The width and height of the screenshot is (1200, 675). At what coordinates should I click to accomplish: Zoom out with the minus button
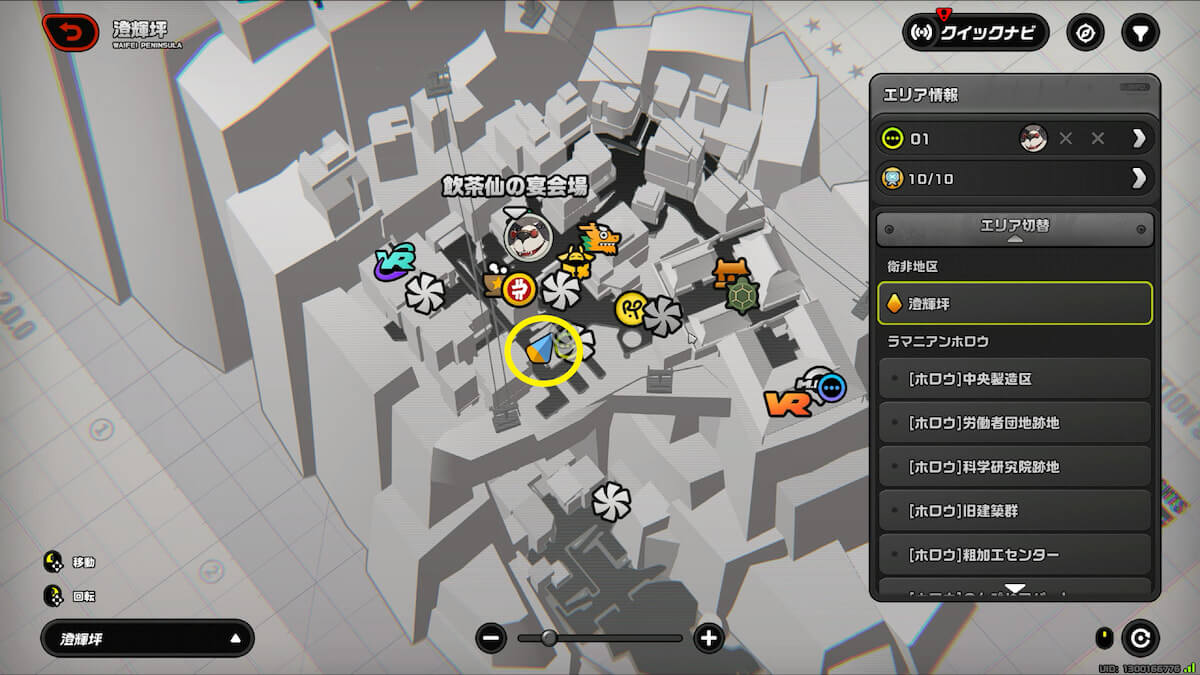point(490,638)
